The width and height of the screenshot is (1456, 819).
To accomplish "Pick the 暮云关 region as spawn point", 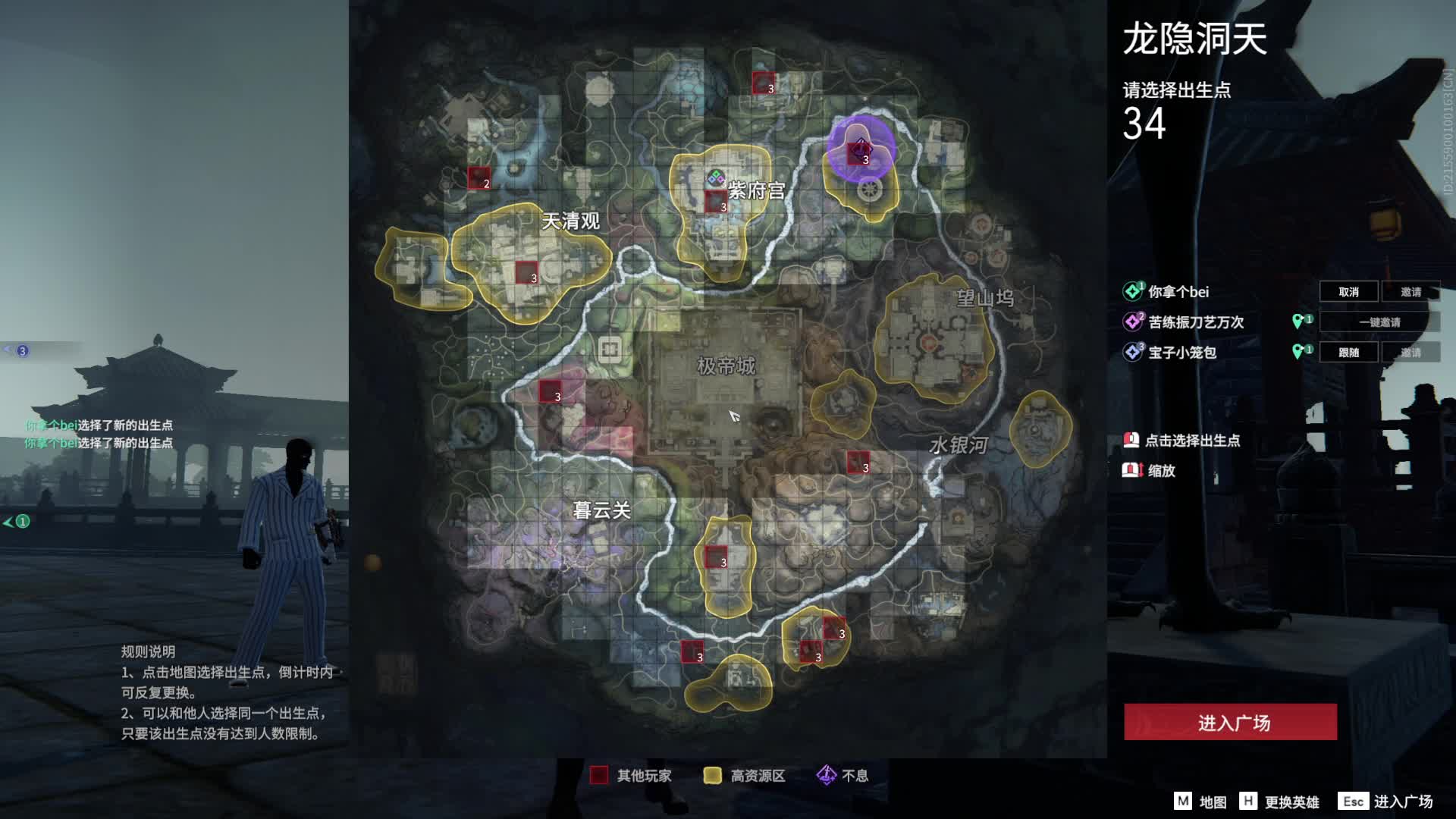I will coord(601,510).
